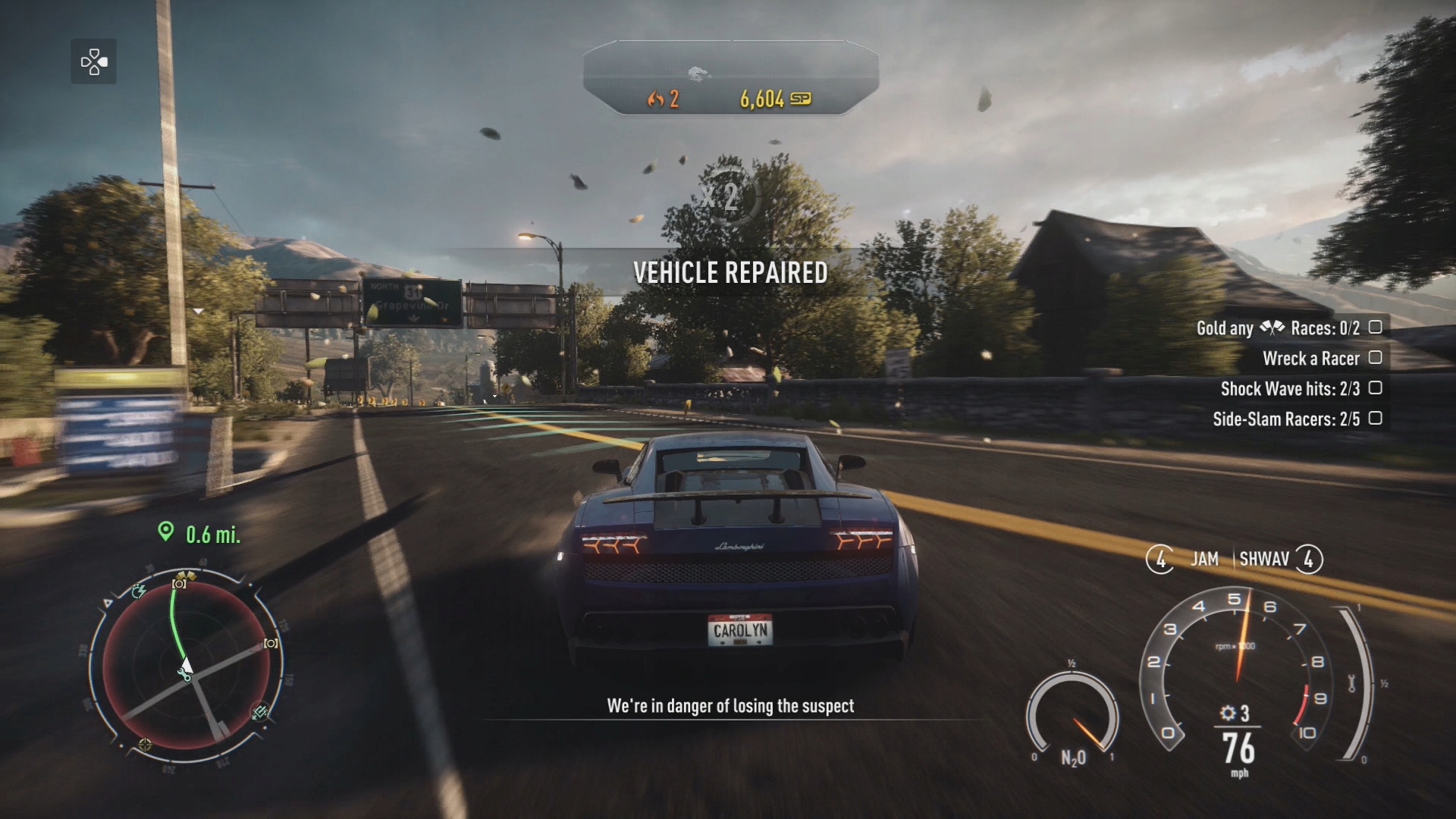1456x819 pixels.
Task: Open the circular minimap
Action: [186, 666]
